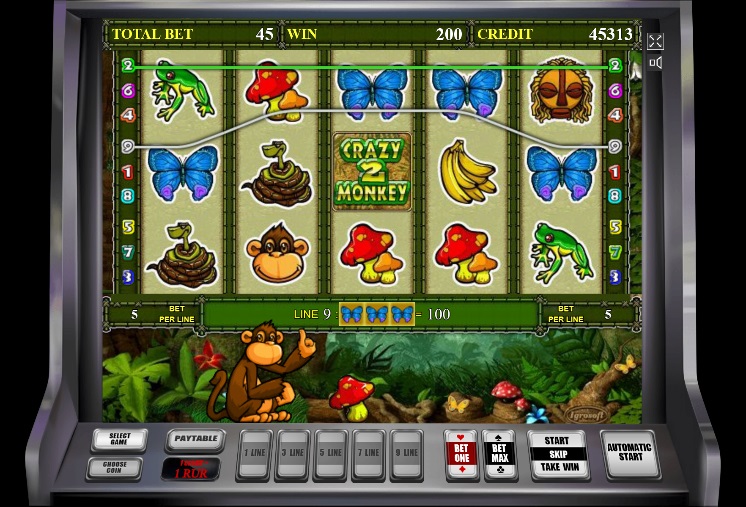Show the Paytable
Viewport: 746px width, 507px height.
194,438
